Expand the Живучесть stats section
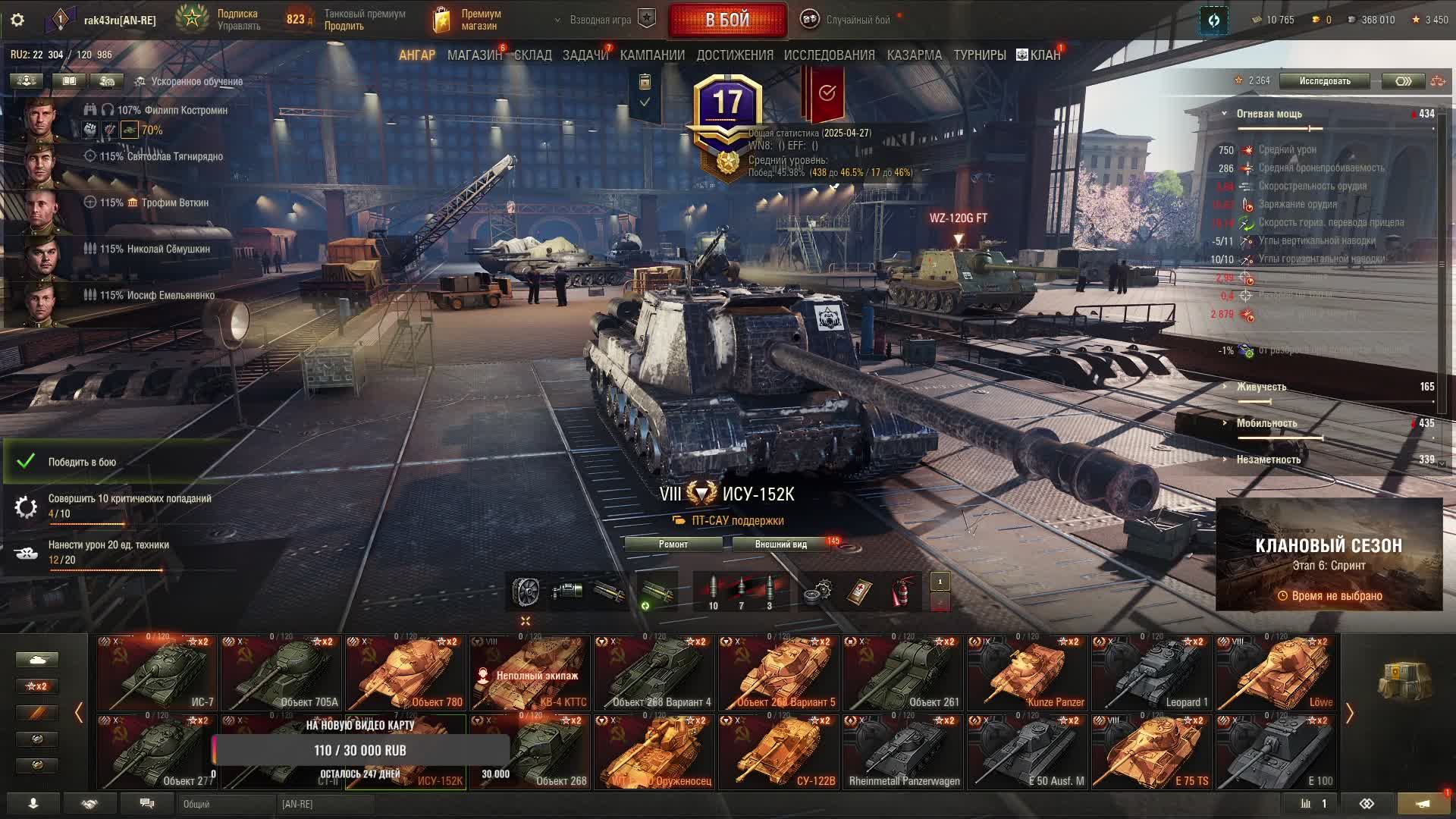The width and height of the screenshot is (1456, 819). 1261,387
